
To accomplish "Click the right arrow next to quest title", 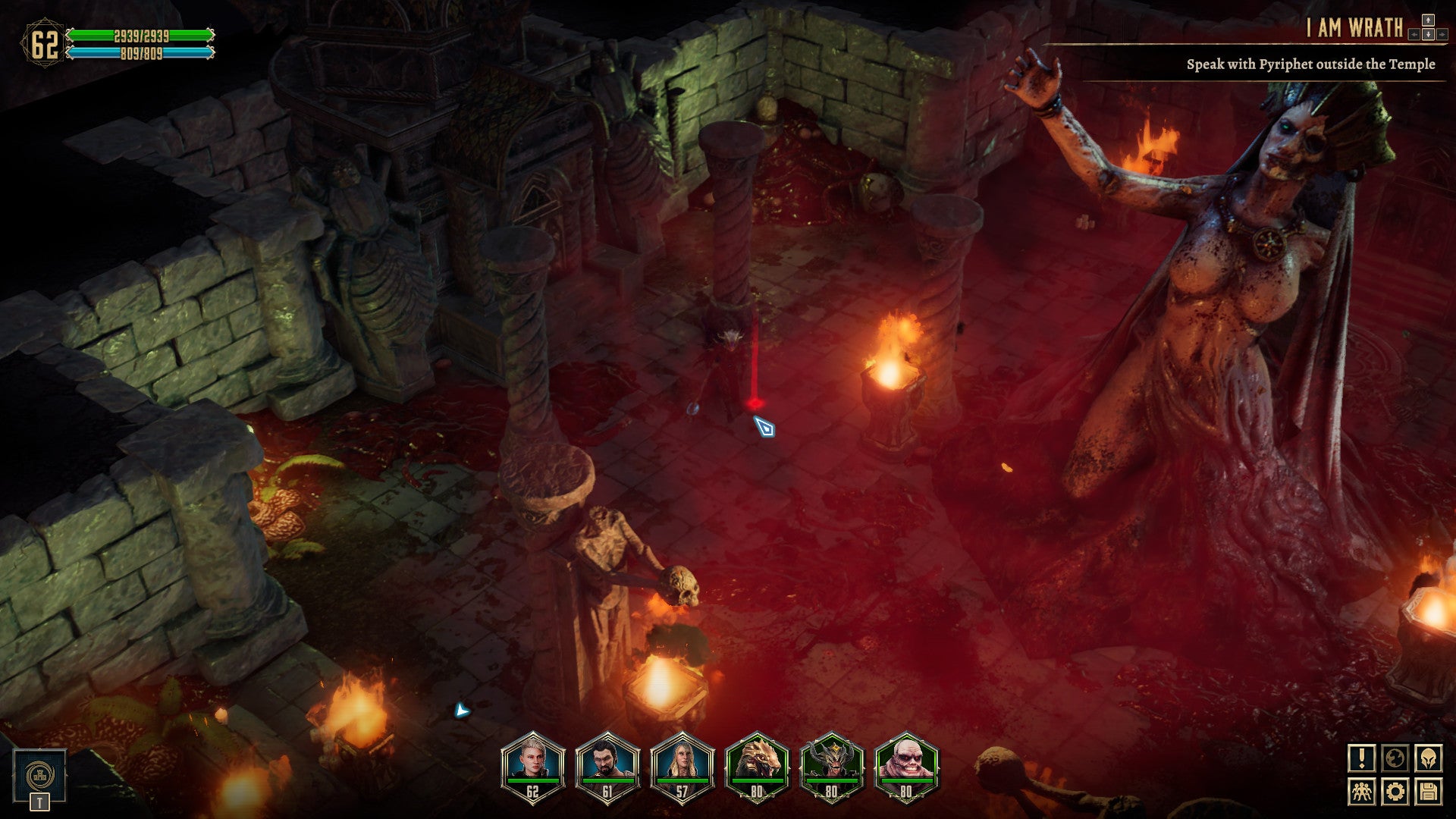I will coord(1442,35).
